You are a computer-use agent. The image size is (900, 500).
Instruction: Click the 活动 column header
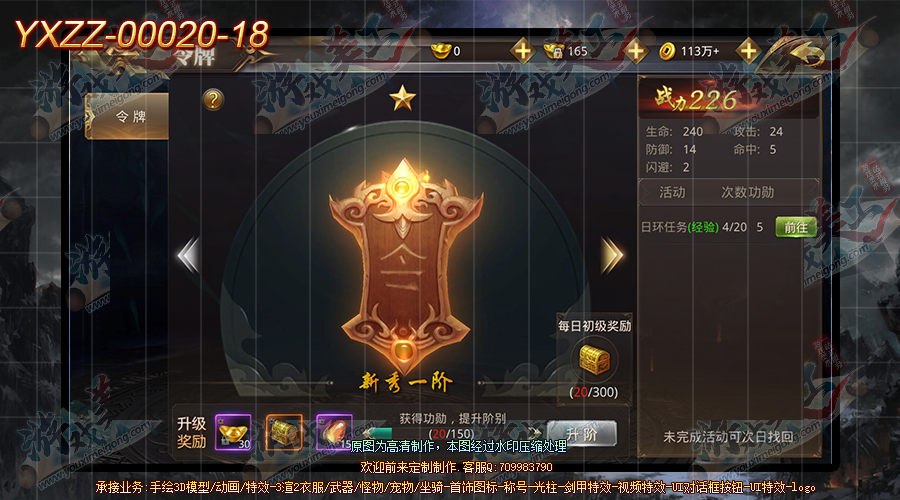(672, 192)
